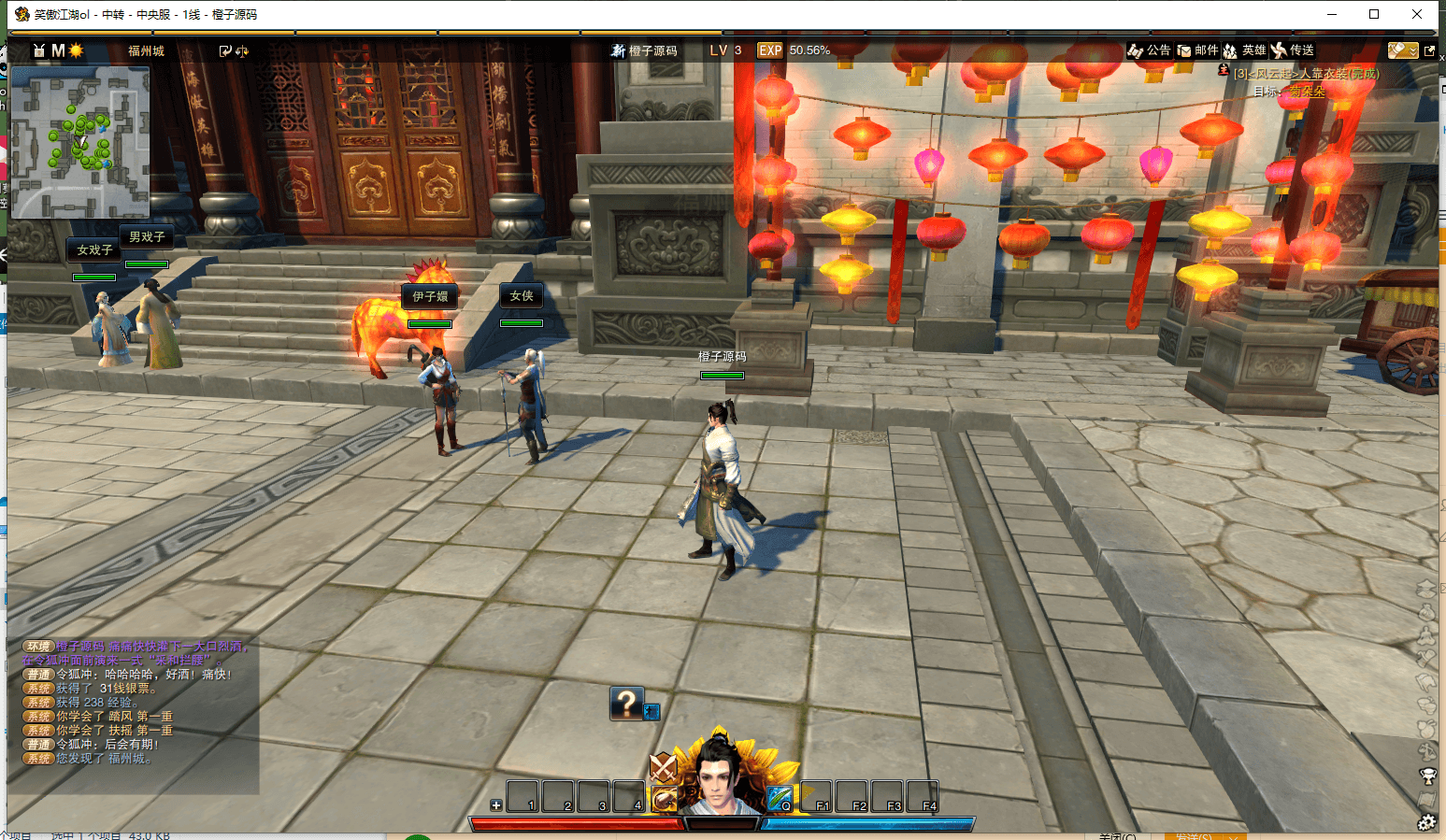Toggle the camera icon next to the minimap

[x=39, y=50]
